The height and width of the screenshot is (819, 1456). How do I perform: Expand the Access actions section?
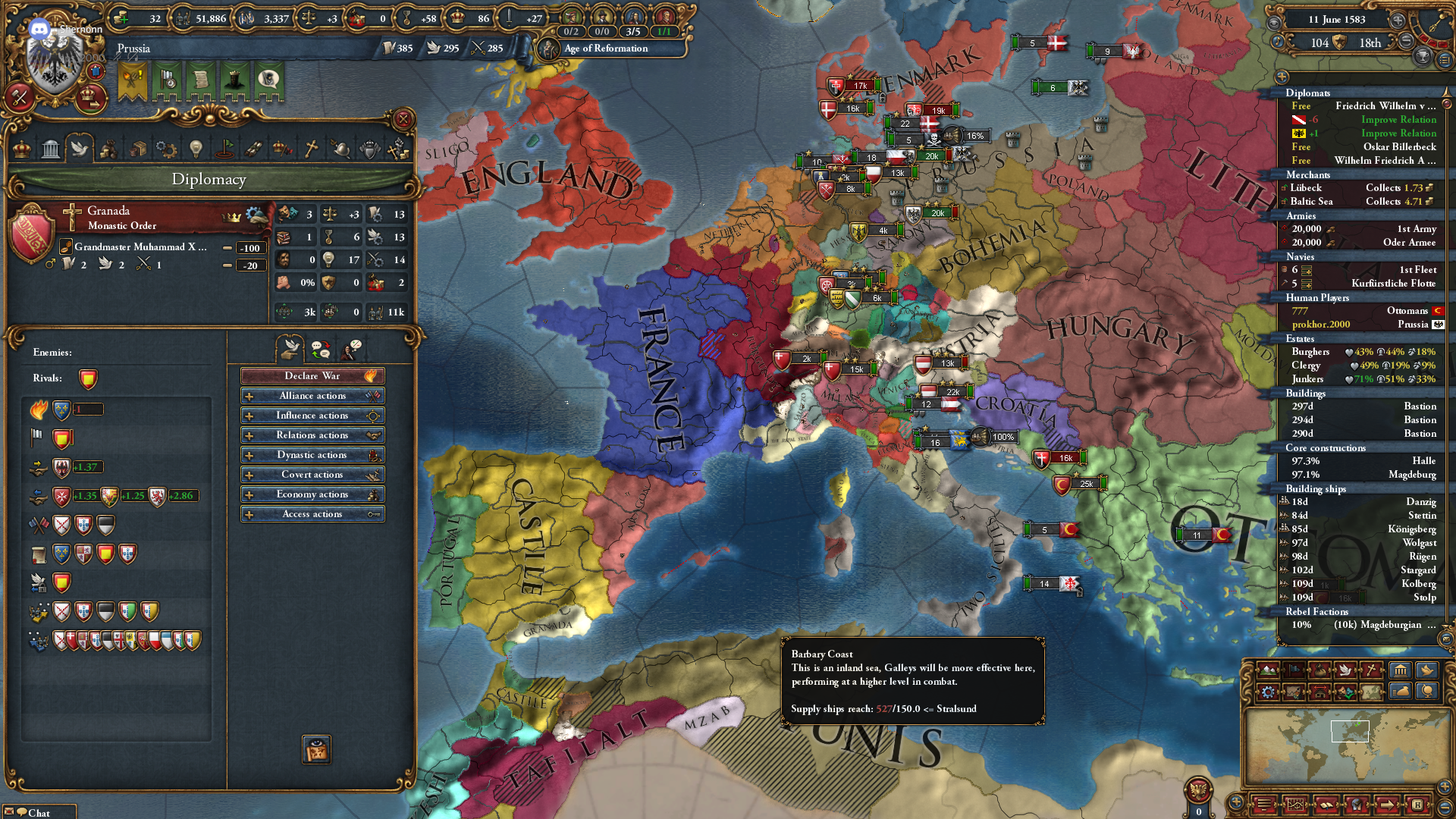click(312, 513)
